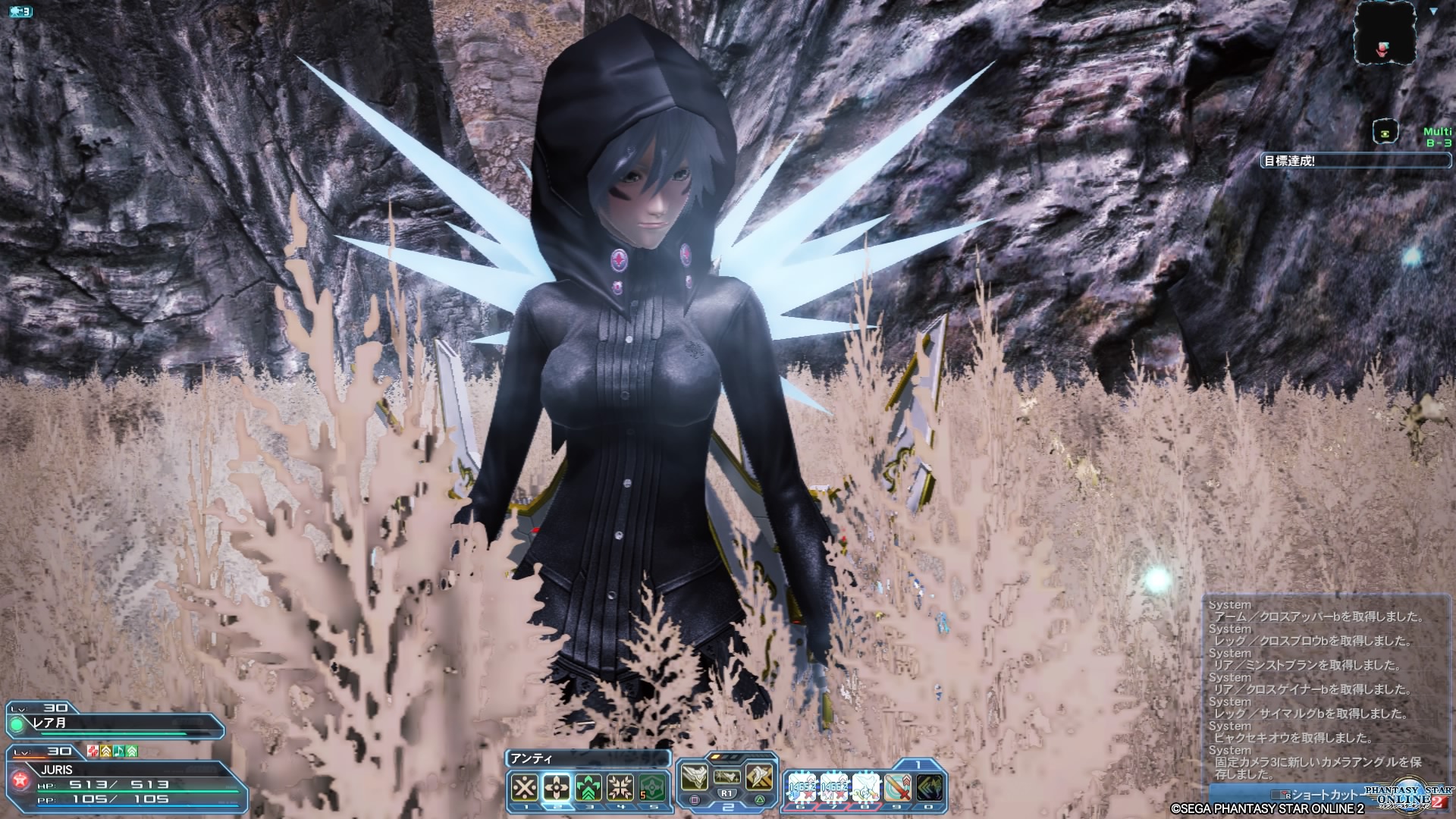
Task: Use the green item with count 5
Action: (x=653, y=788)
